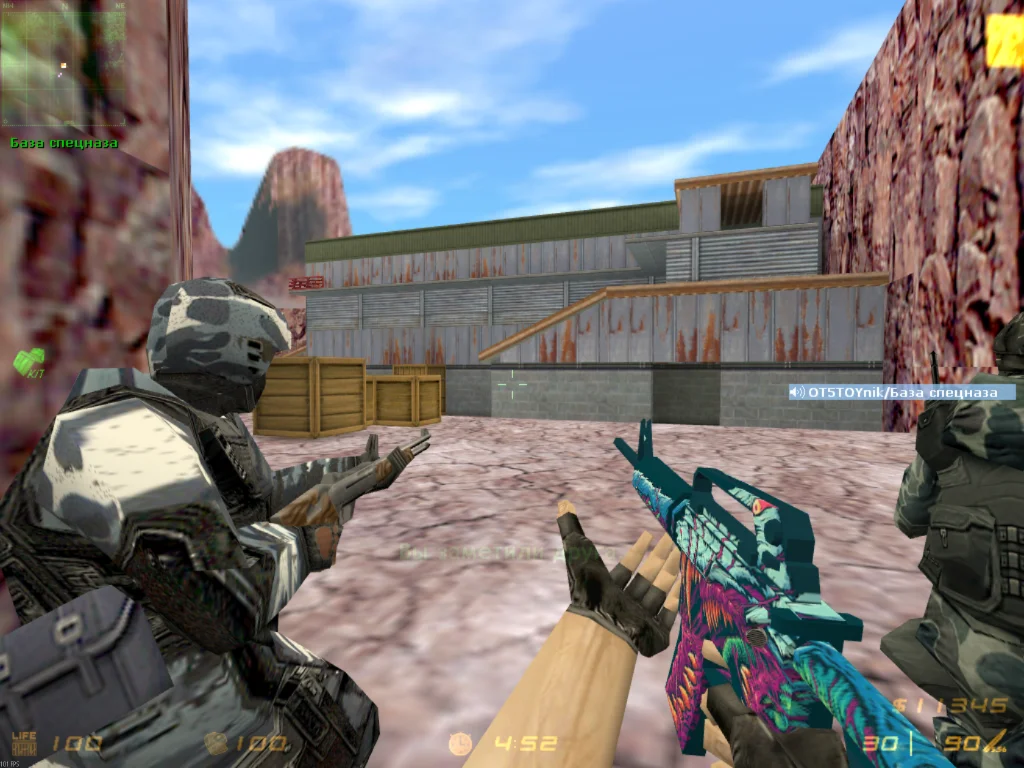
Task: Select the green defuse KIT icon
Action: point(28,361)
